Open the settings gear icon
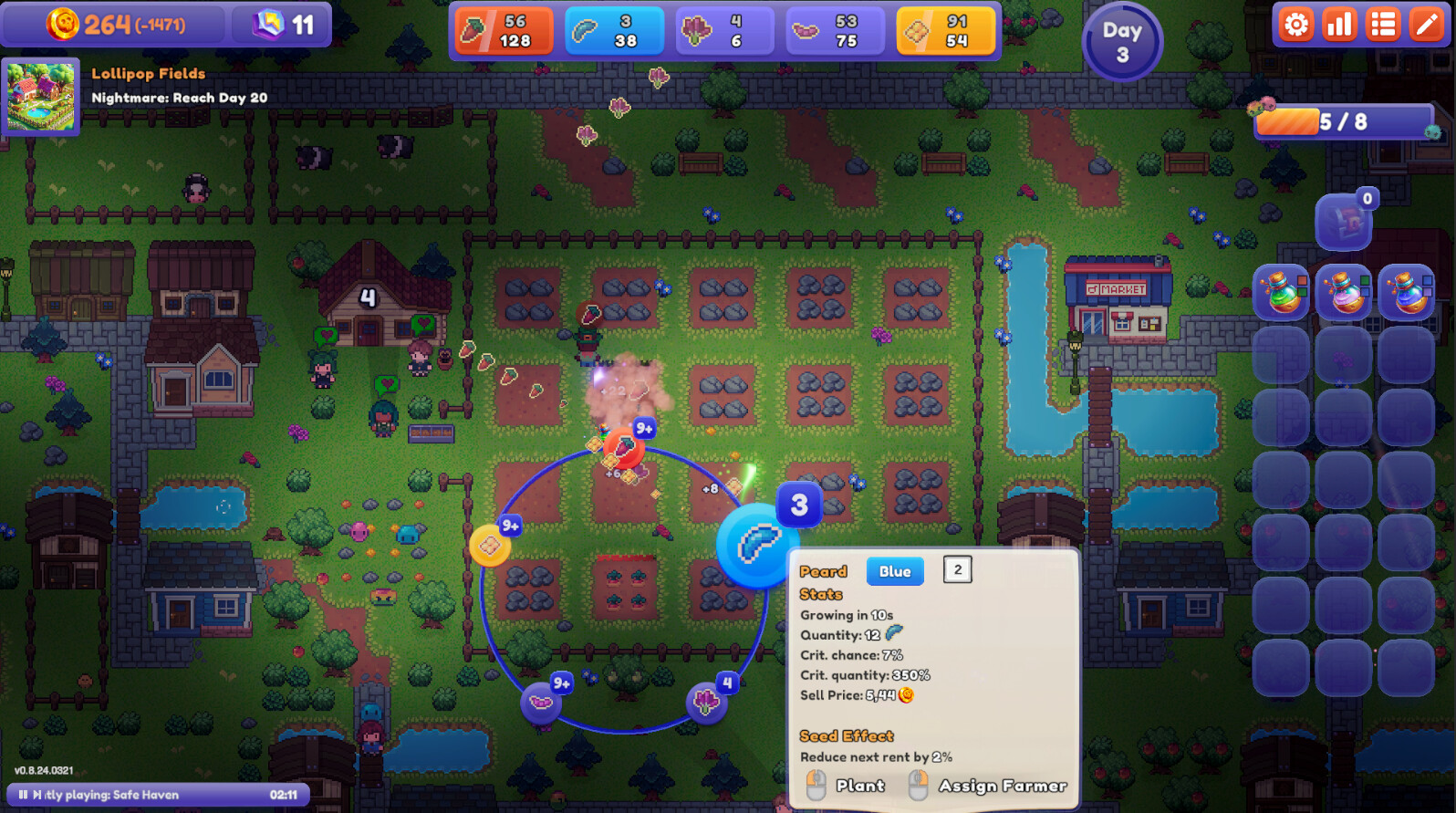The width and height of the screenshot is (1456, 813). [x=1295, y=25]
